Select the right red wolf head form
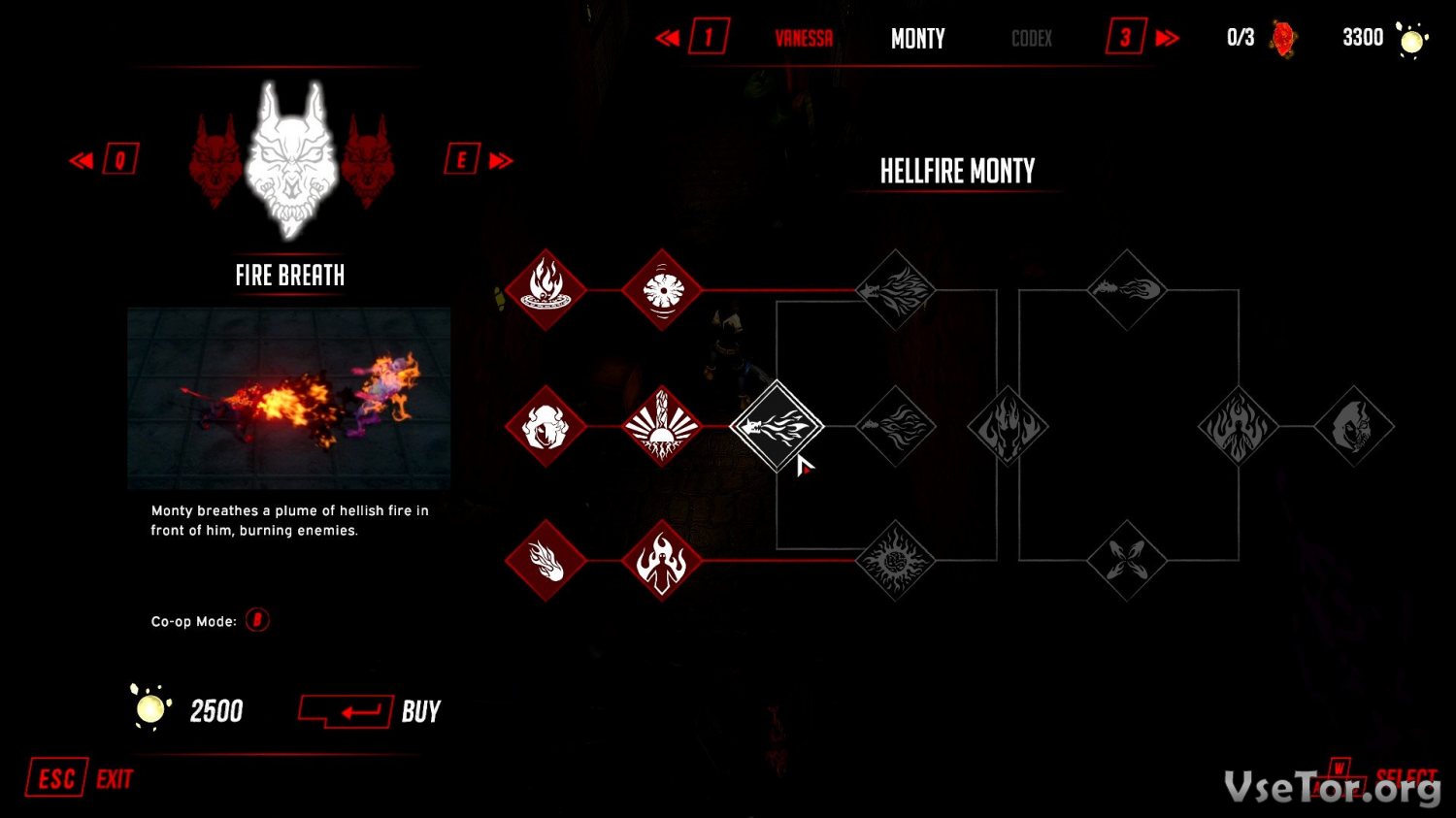1456x818 pixels. tap(367, 160)
